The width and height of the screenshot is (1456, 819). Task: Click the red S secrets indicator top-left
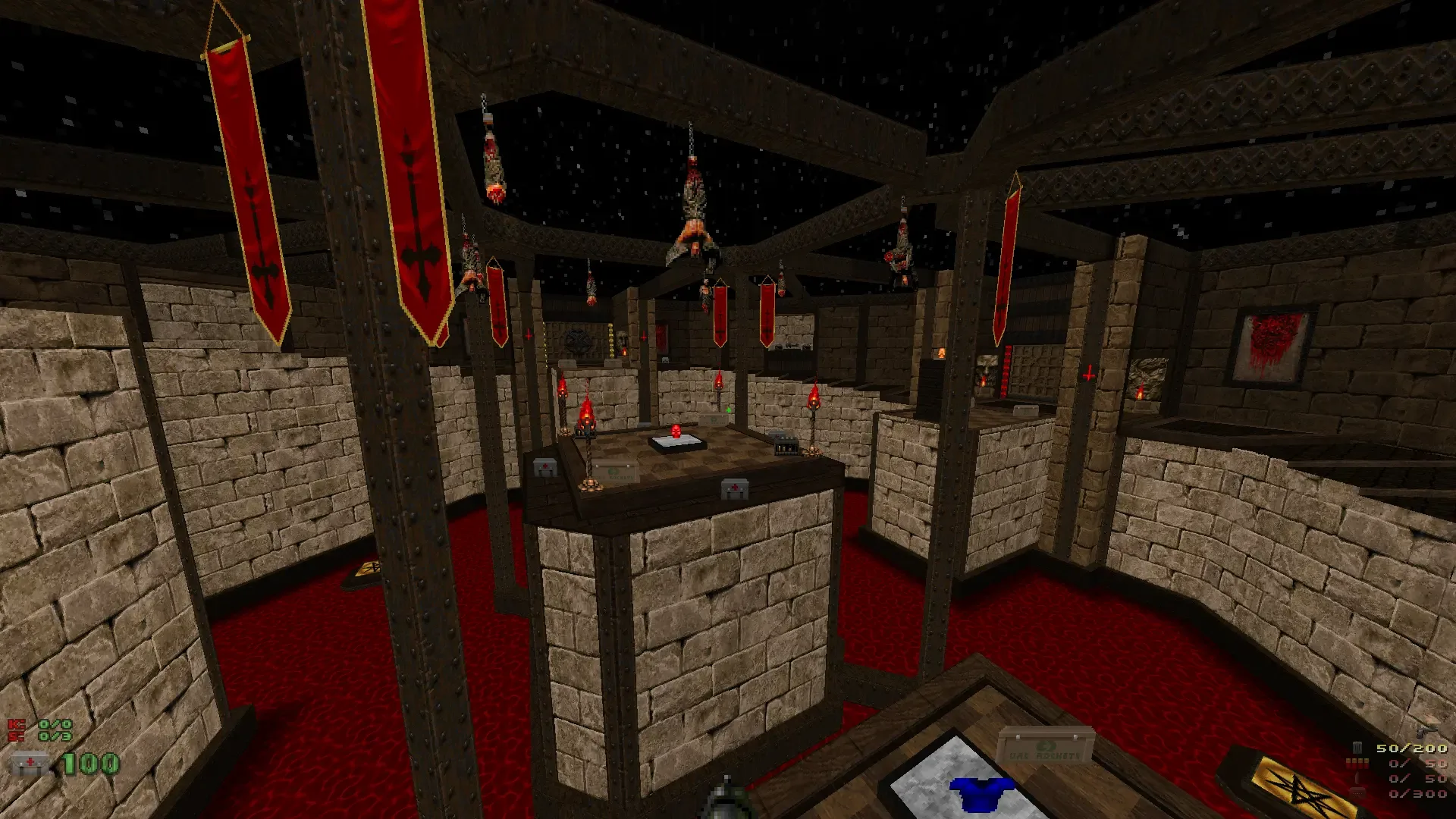point(15,736)
